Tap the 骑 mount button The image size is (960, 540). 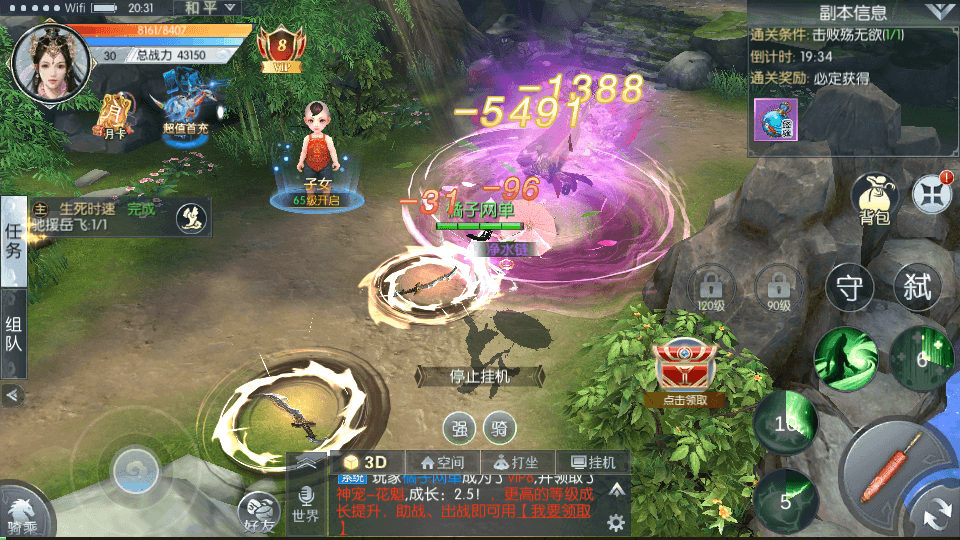click(x=500, y=429)
